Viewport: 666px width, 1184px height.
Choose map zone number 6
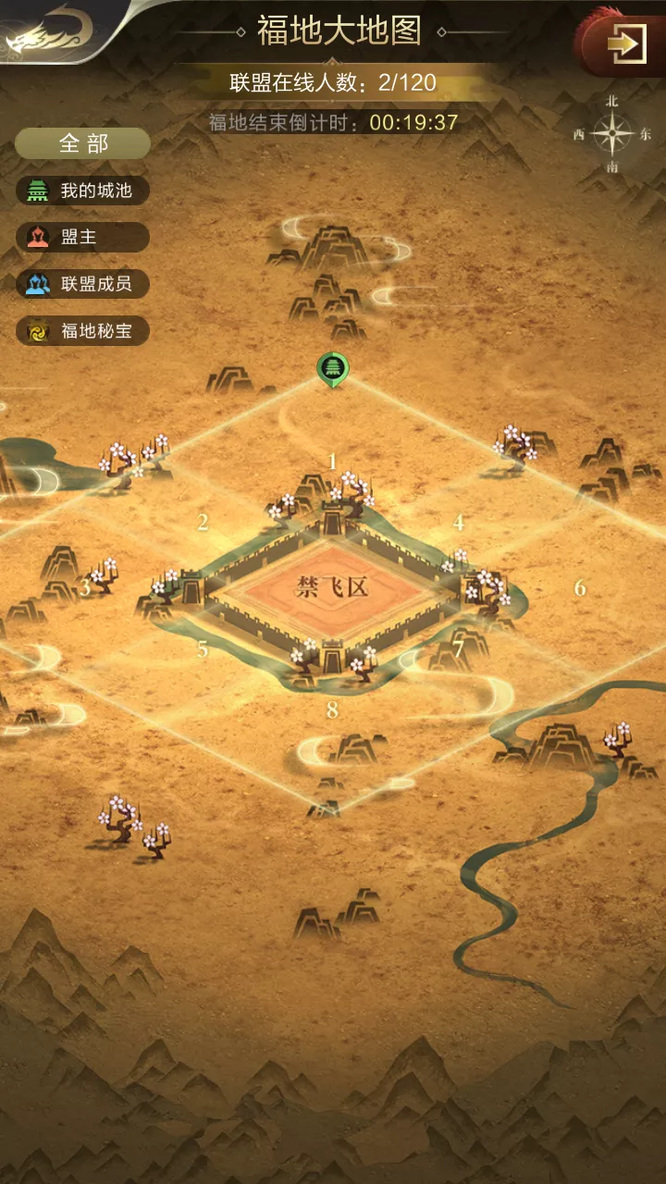click(x=580, y=588)
